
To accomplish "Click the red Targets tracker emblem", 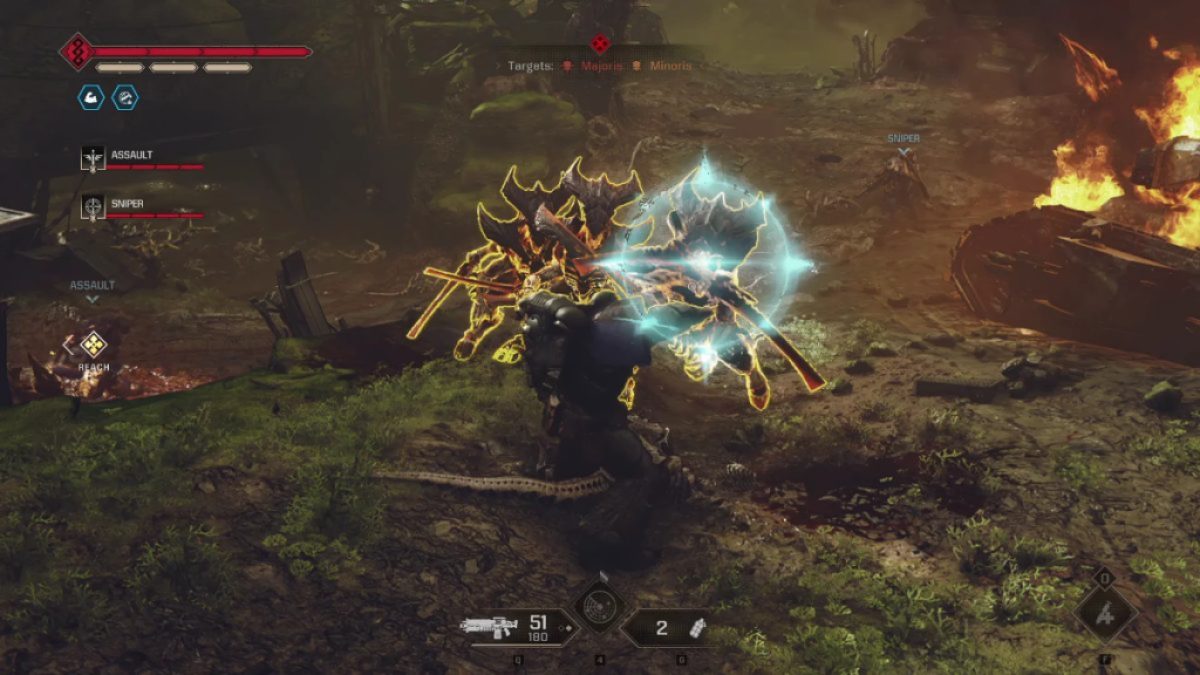I will (599, 43).
